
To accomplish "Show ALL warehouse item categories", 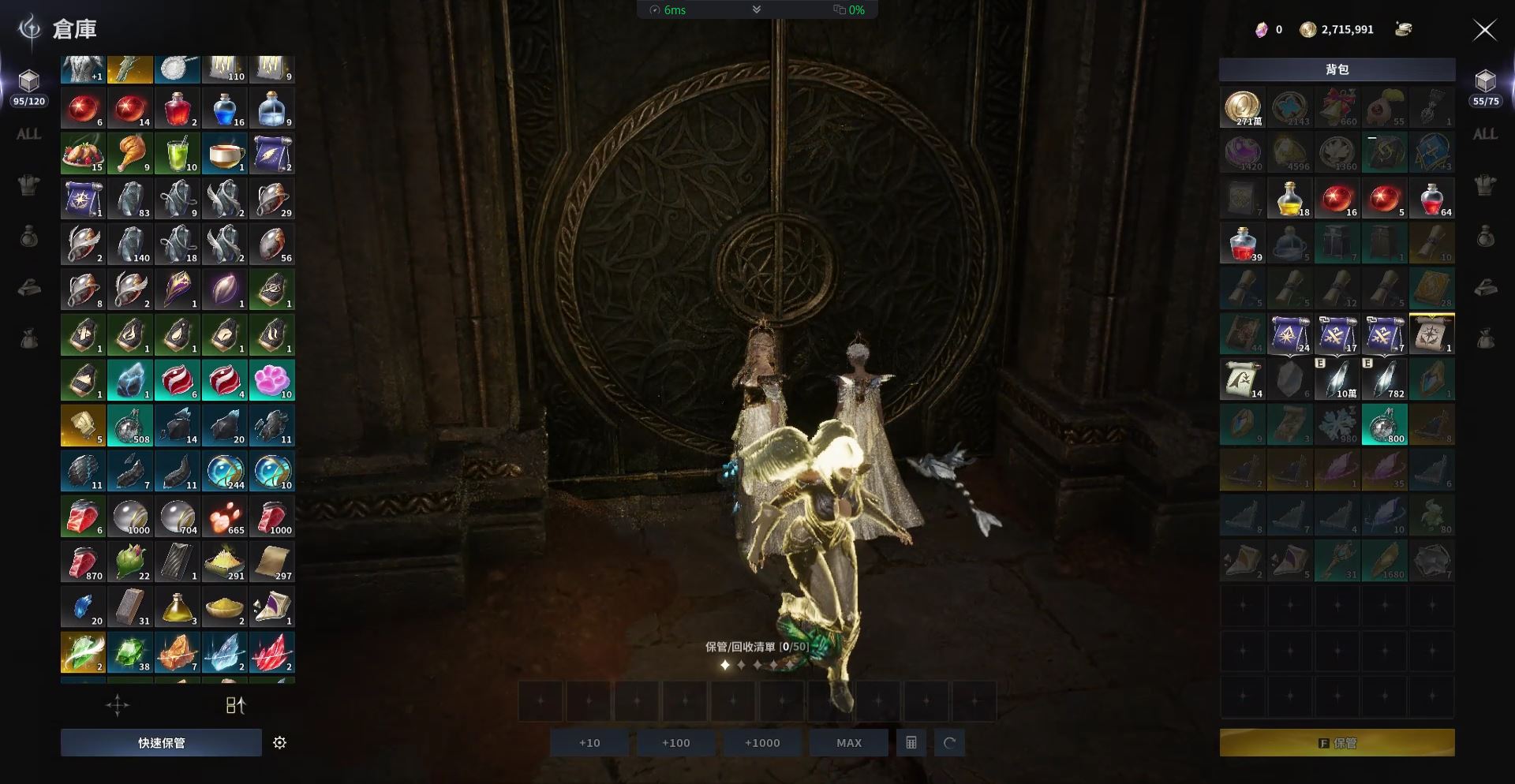I will coord(28,134).
